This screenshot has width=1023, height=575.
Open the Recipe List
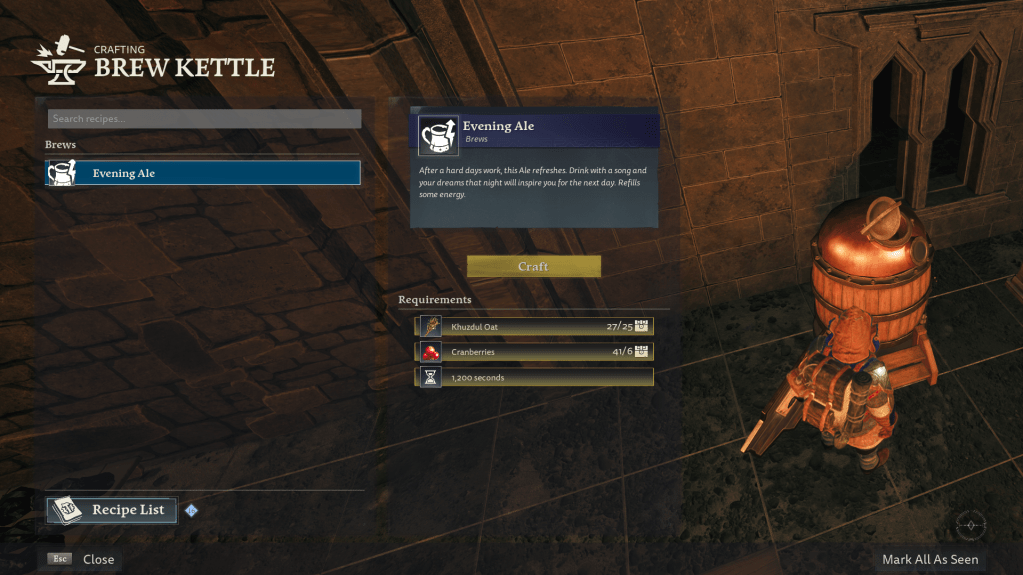coord(112,510)
